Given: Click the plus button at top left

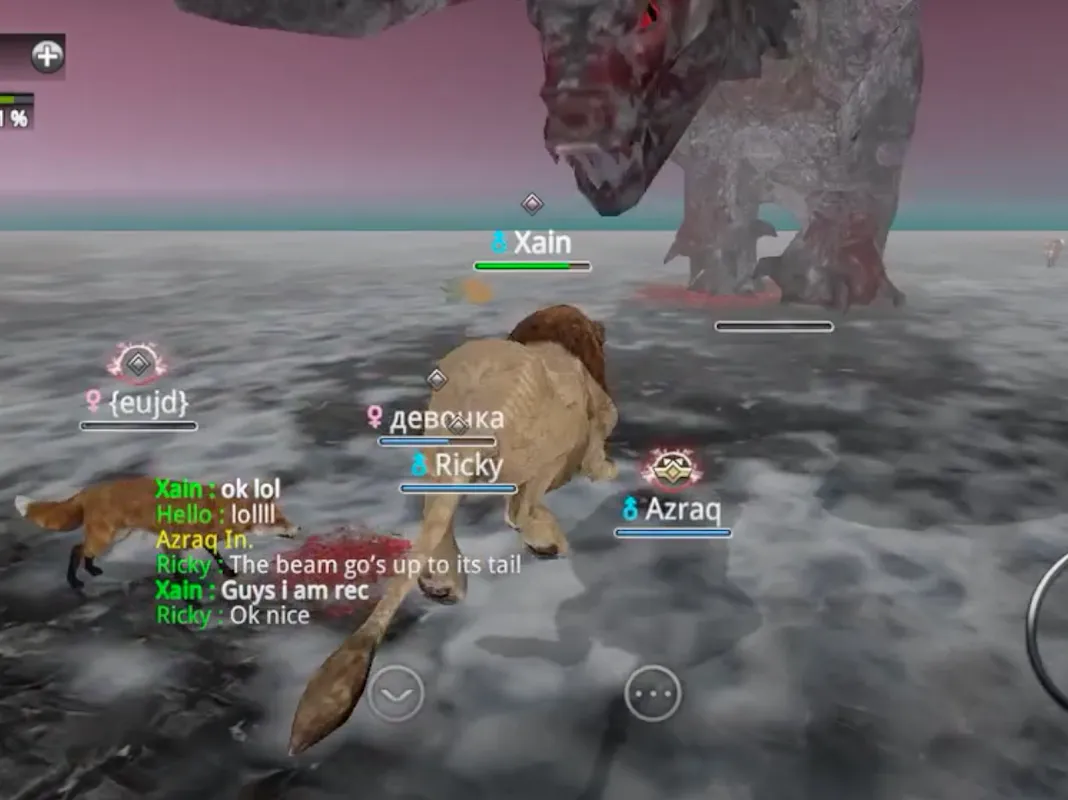Looking at the screenshot, I should [x=47, y=56].
